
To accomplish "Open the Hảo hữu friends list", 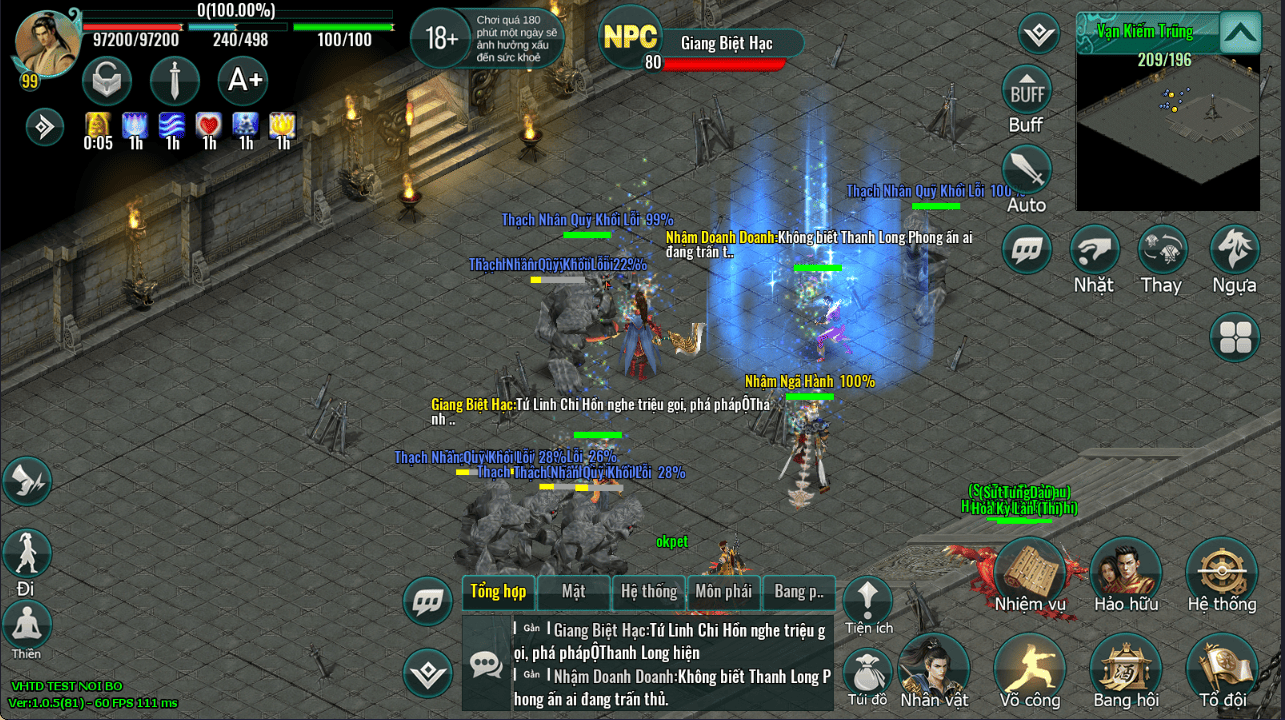I will 1125,571.
